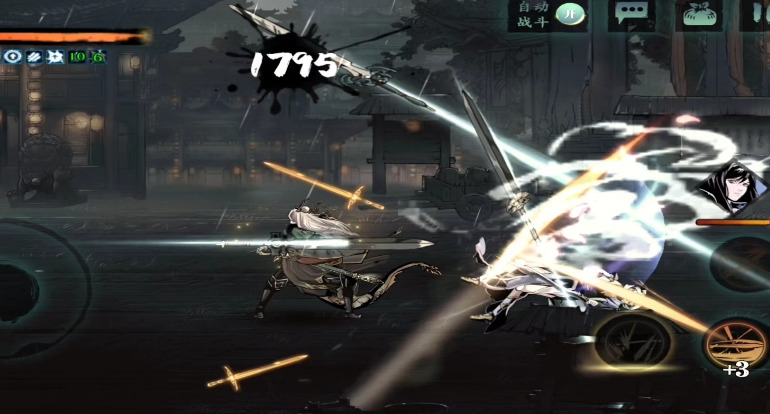Select the shuriken star buff icon

54,57
